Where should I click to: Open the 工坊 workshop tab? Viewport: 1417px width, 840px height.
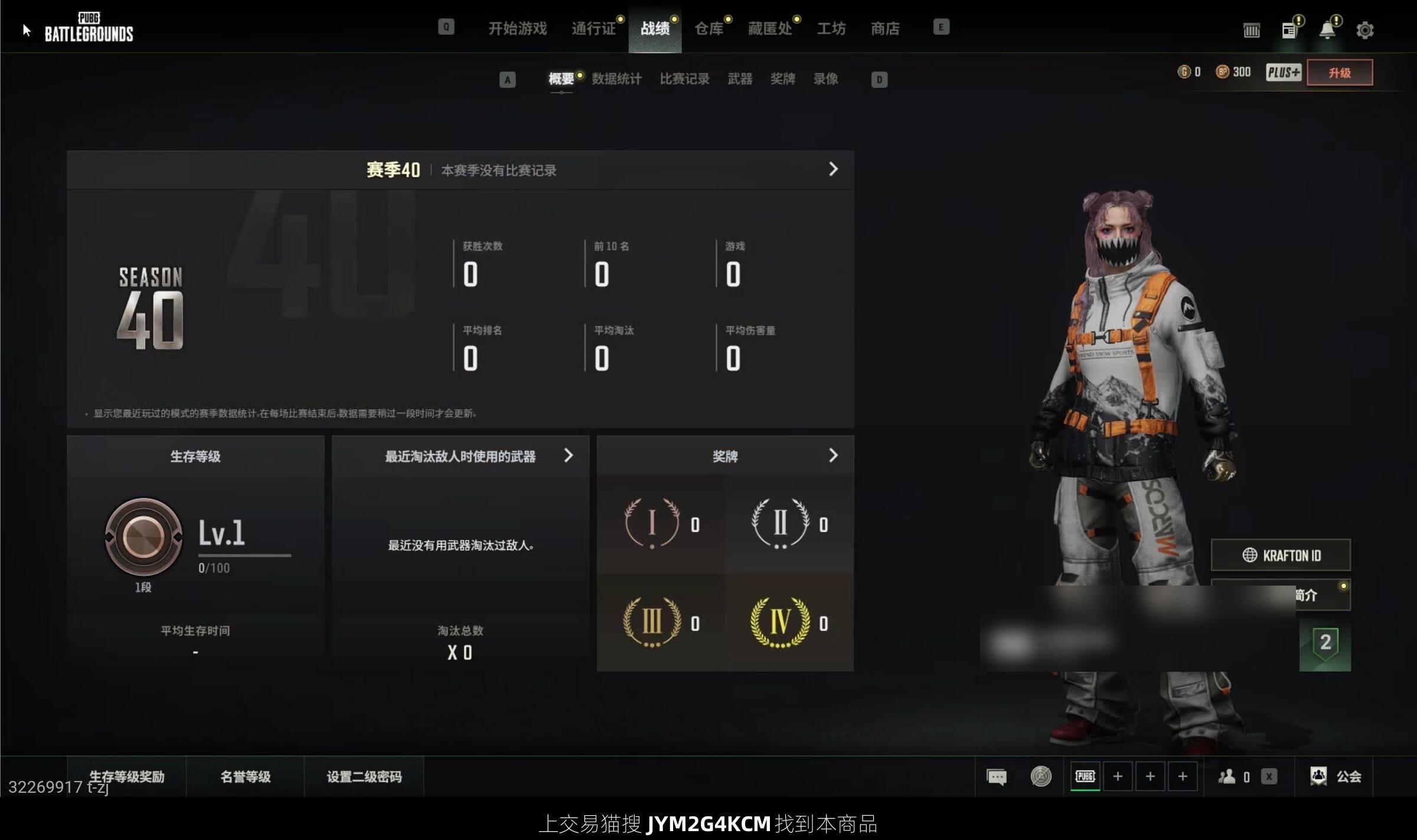(831, 28)
